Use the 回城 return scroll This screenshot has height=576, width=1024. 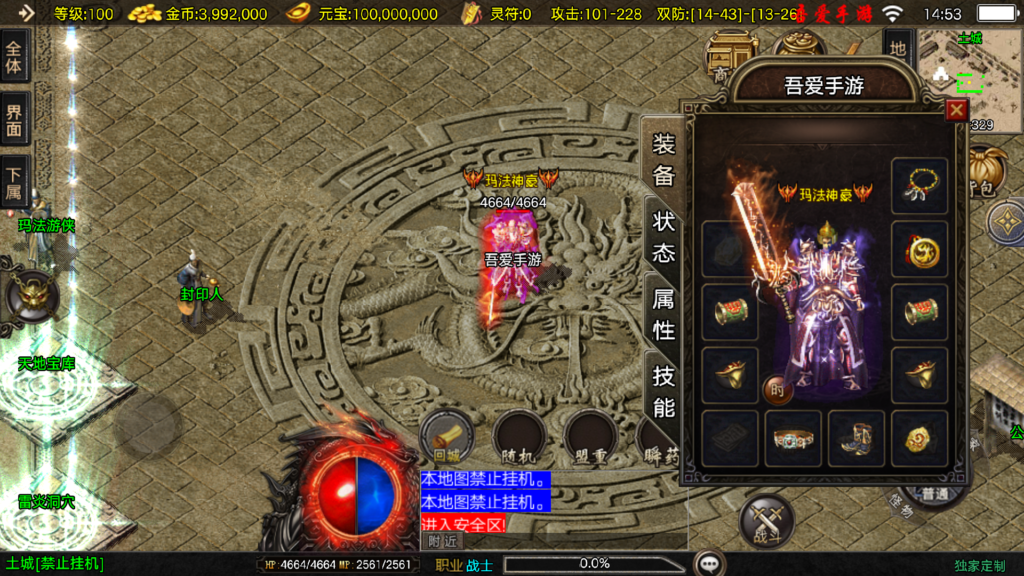[x=446, y=435]
